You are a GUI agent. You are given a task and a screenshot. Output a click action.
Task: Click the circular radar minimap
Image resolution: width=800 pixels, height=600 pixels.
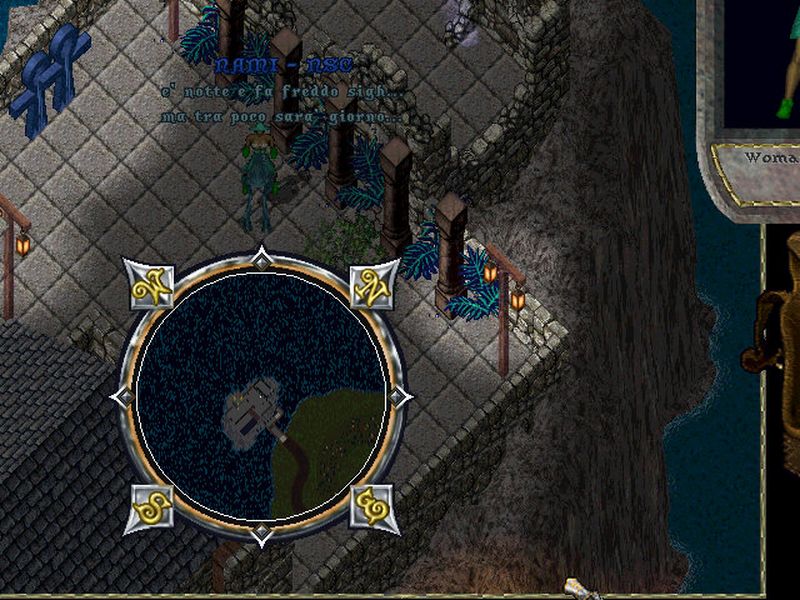pyautogui.click(x=261, y=396)
